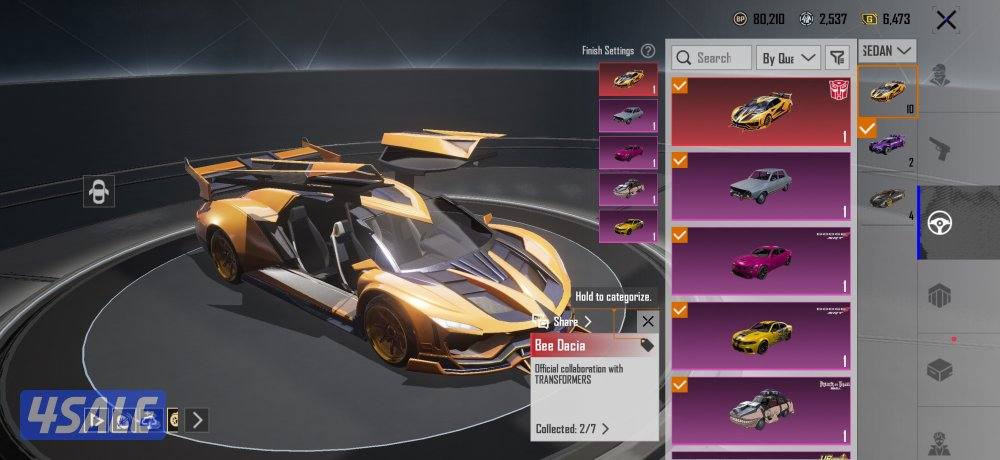Choose the black and gold car tile
1000x460 pixels.
(x=887, y=198)
